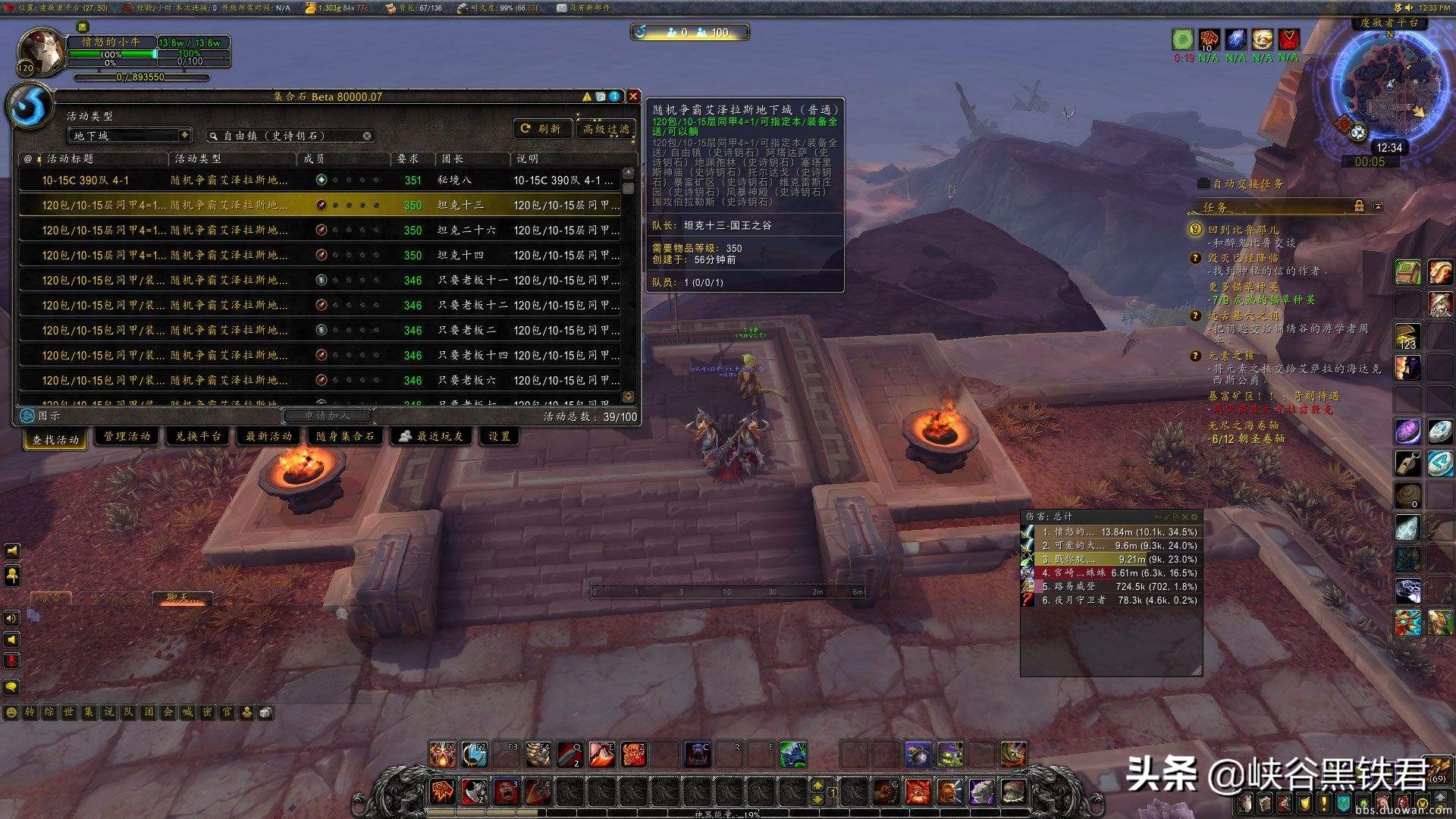Open the 设置 settings tab

click(499, 436)
